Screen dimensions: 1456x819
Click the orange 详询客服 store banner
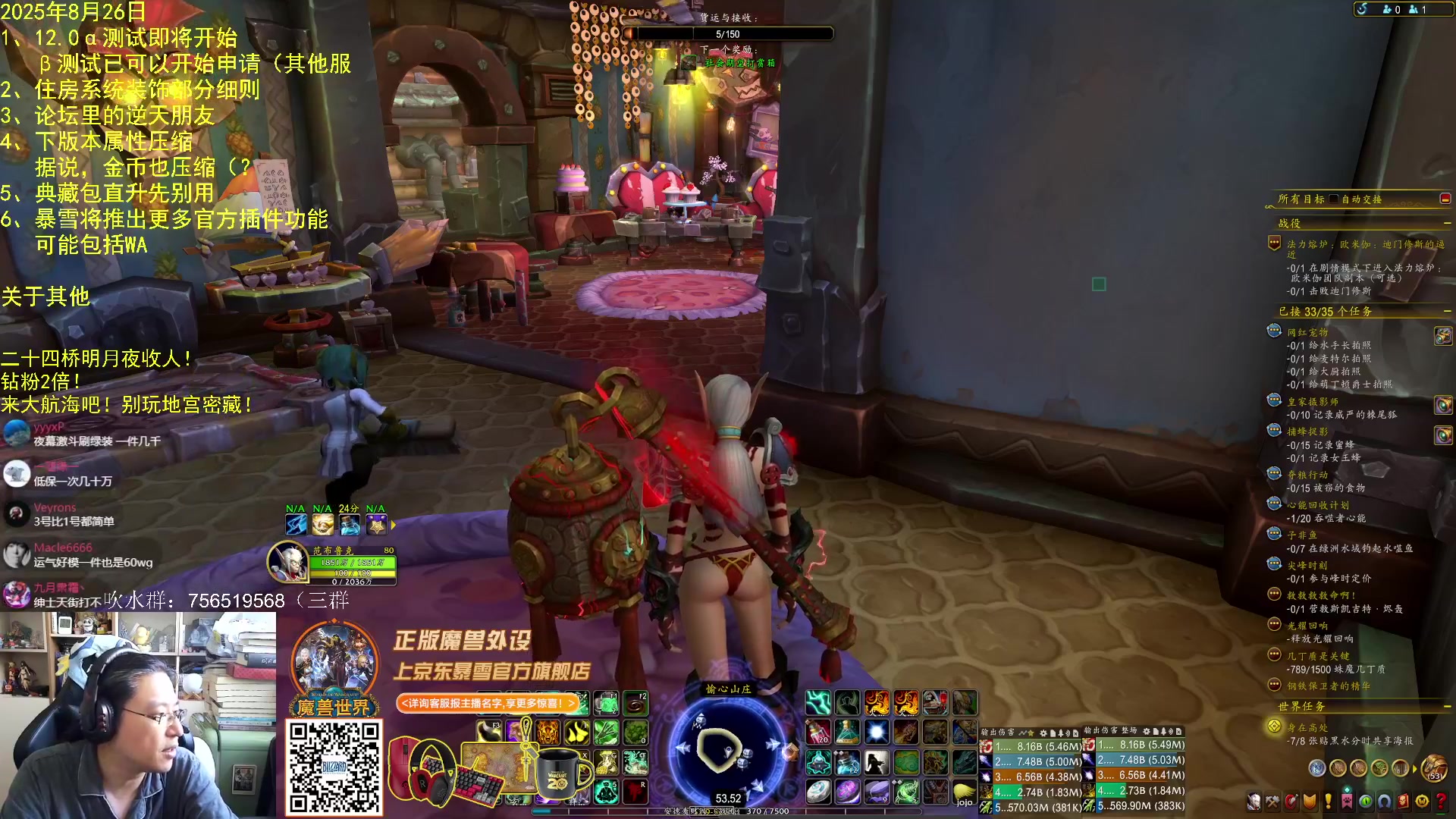(487, 704)
